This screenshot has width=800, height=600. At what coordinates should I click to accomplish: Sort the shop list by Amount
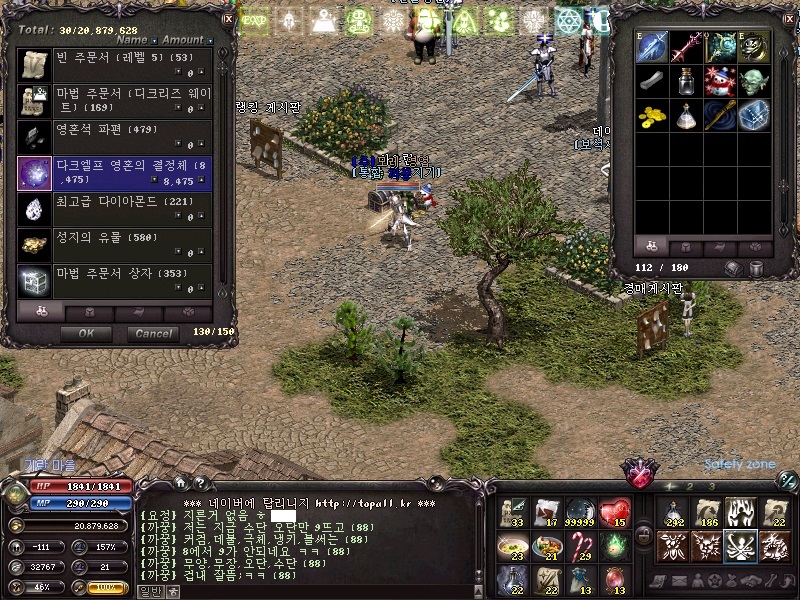pyautogui.click(x=183, y=41)
